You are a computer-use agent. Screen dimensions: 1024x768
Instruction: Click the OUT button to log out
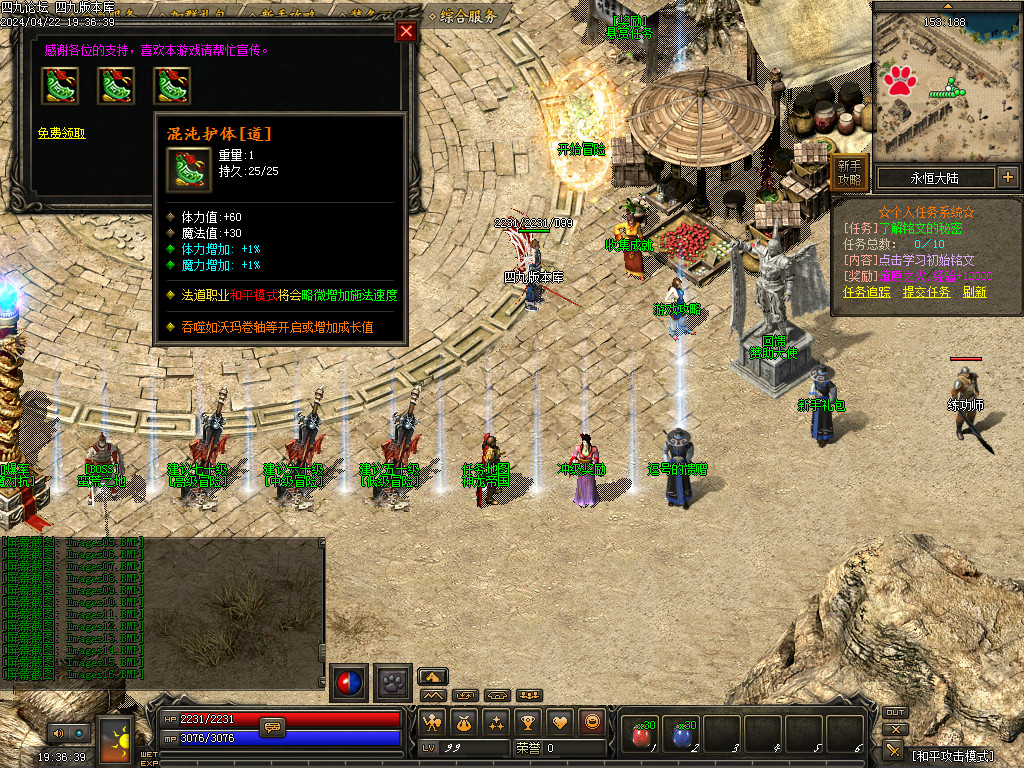point(895,713)
